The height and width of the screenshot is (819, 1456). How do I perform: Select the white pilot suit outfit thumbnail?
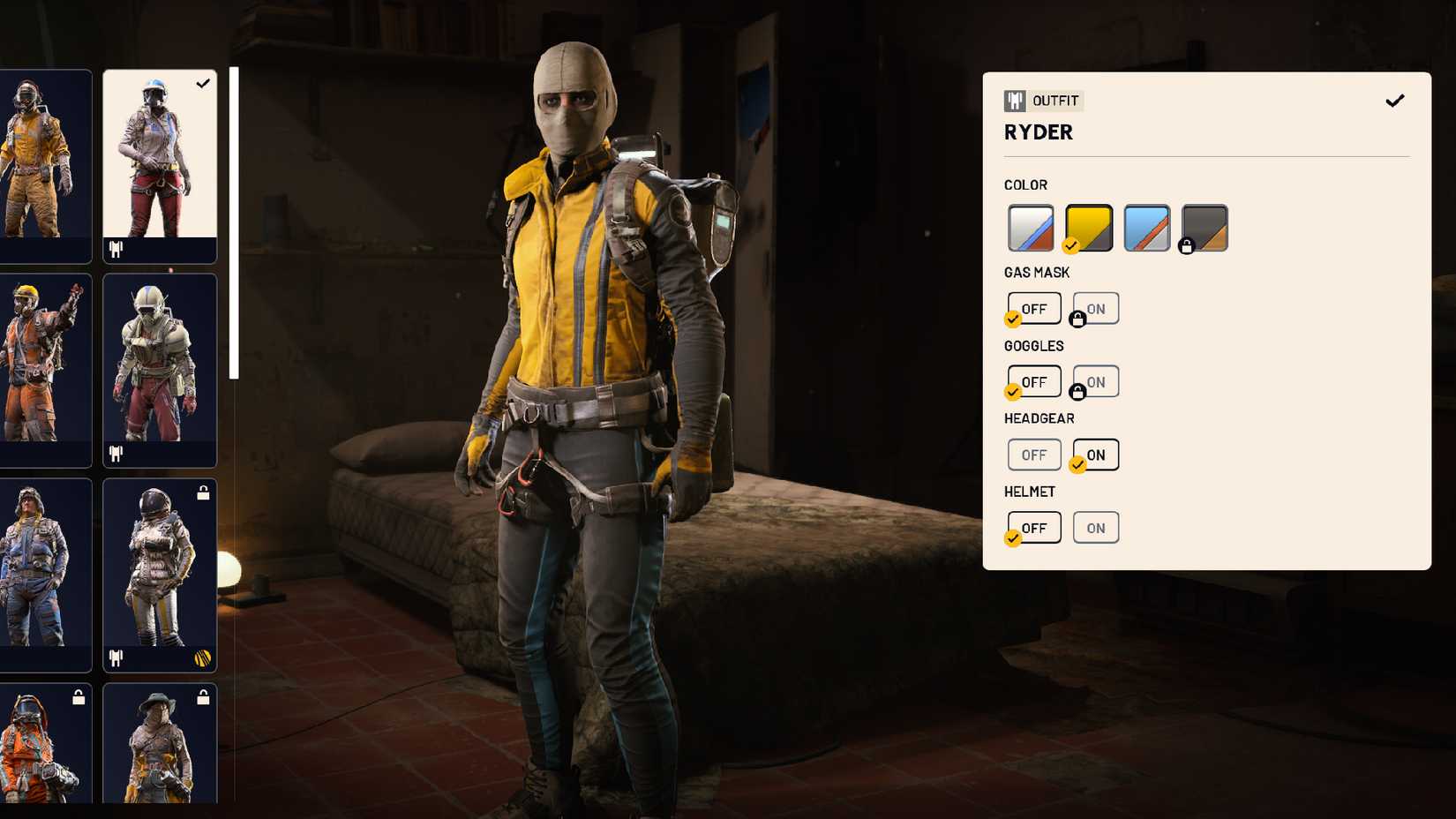(x=159, y=366)
